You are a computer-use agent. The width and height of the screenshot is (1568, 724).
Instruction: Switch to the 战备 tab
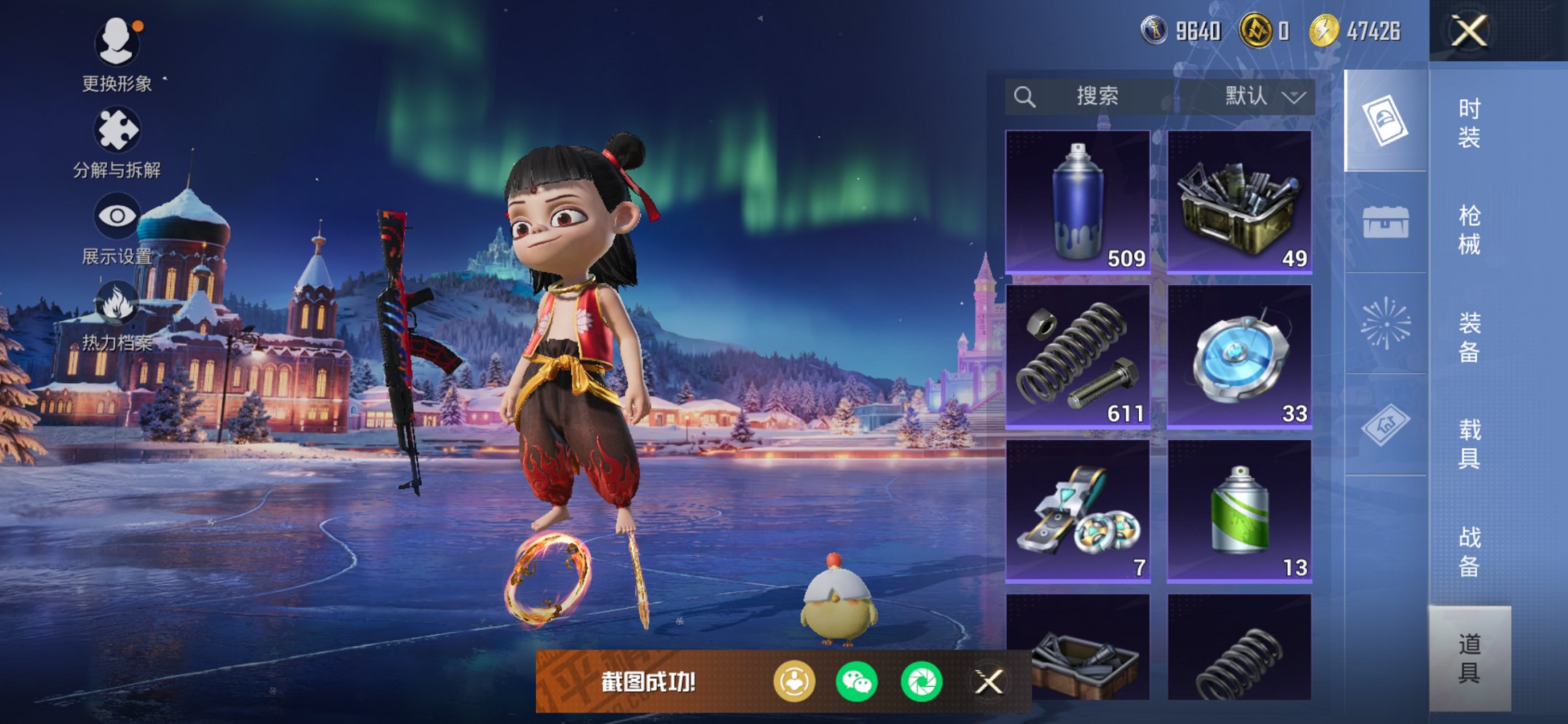(1469, 551)
